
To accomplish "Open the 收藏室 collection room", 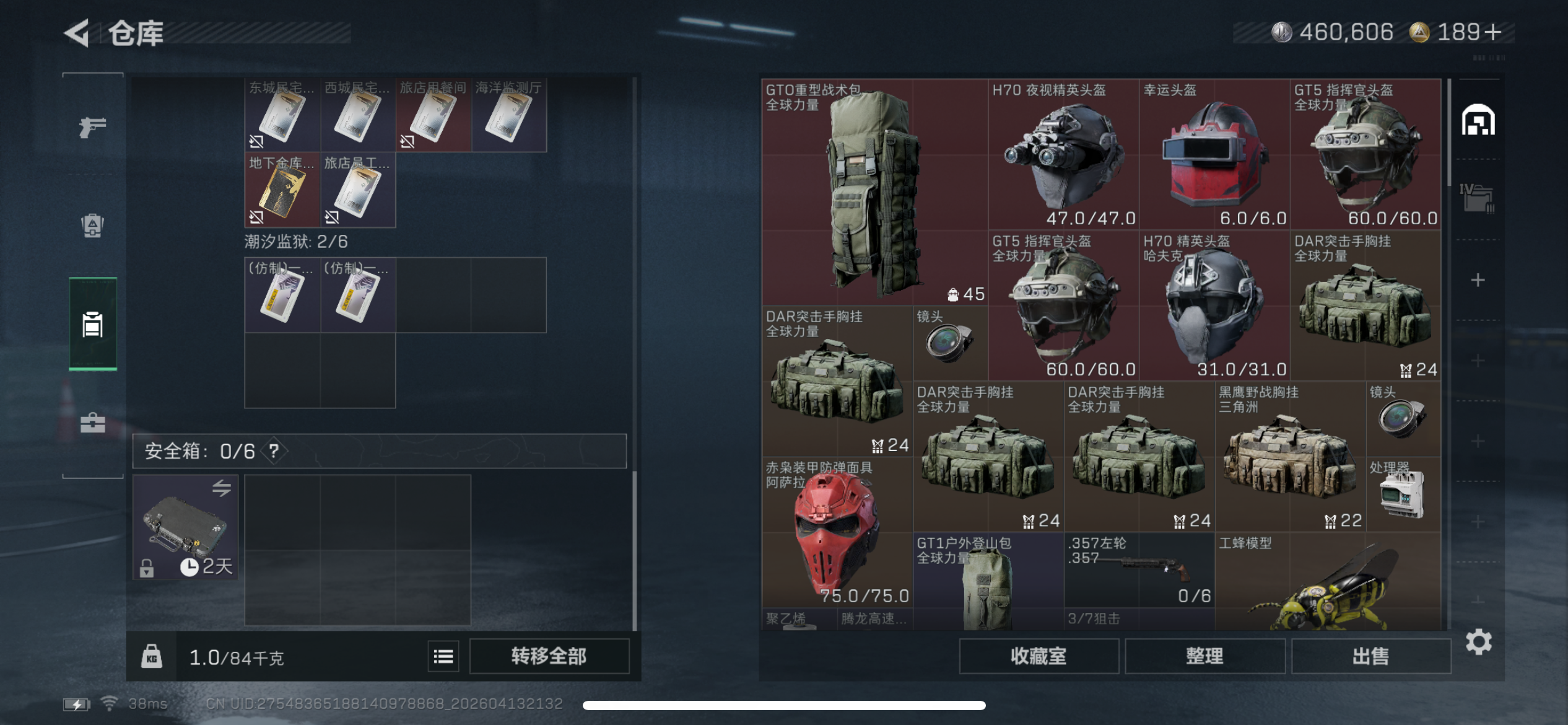I will coord(1040,655).
